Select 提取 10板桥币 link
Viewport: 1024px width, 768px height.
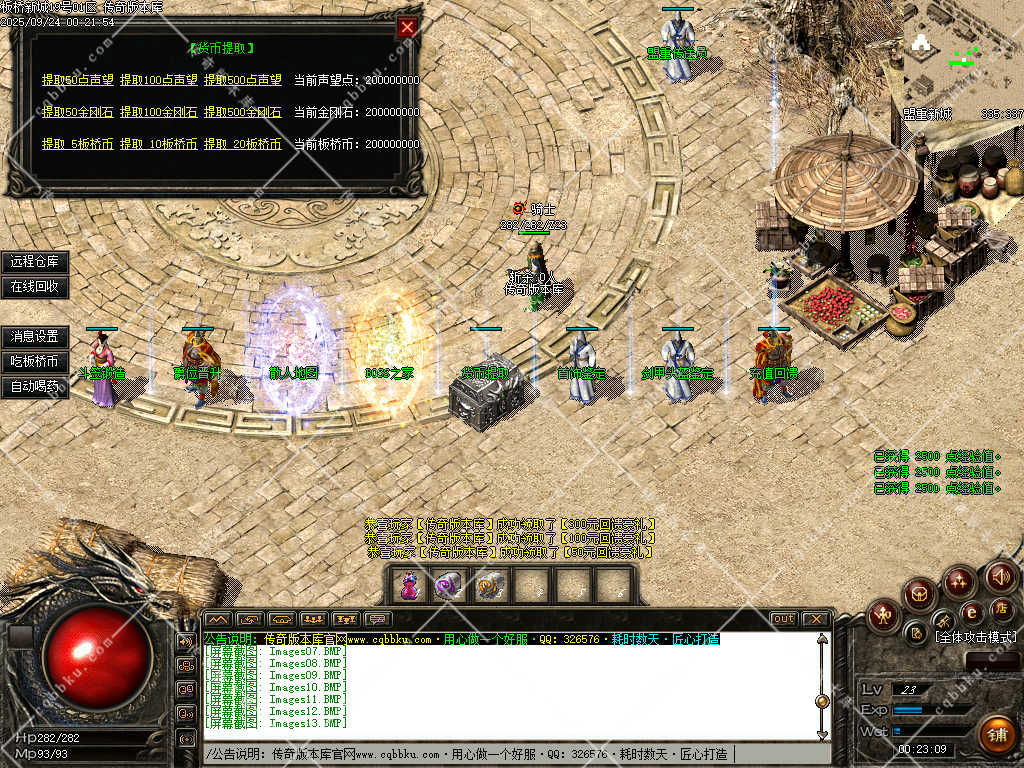[x=158, y=144]
